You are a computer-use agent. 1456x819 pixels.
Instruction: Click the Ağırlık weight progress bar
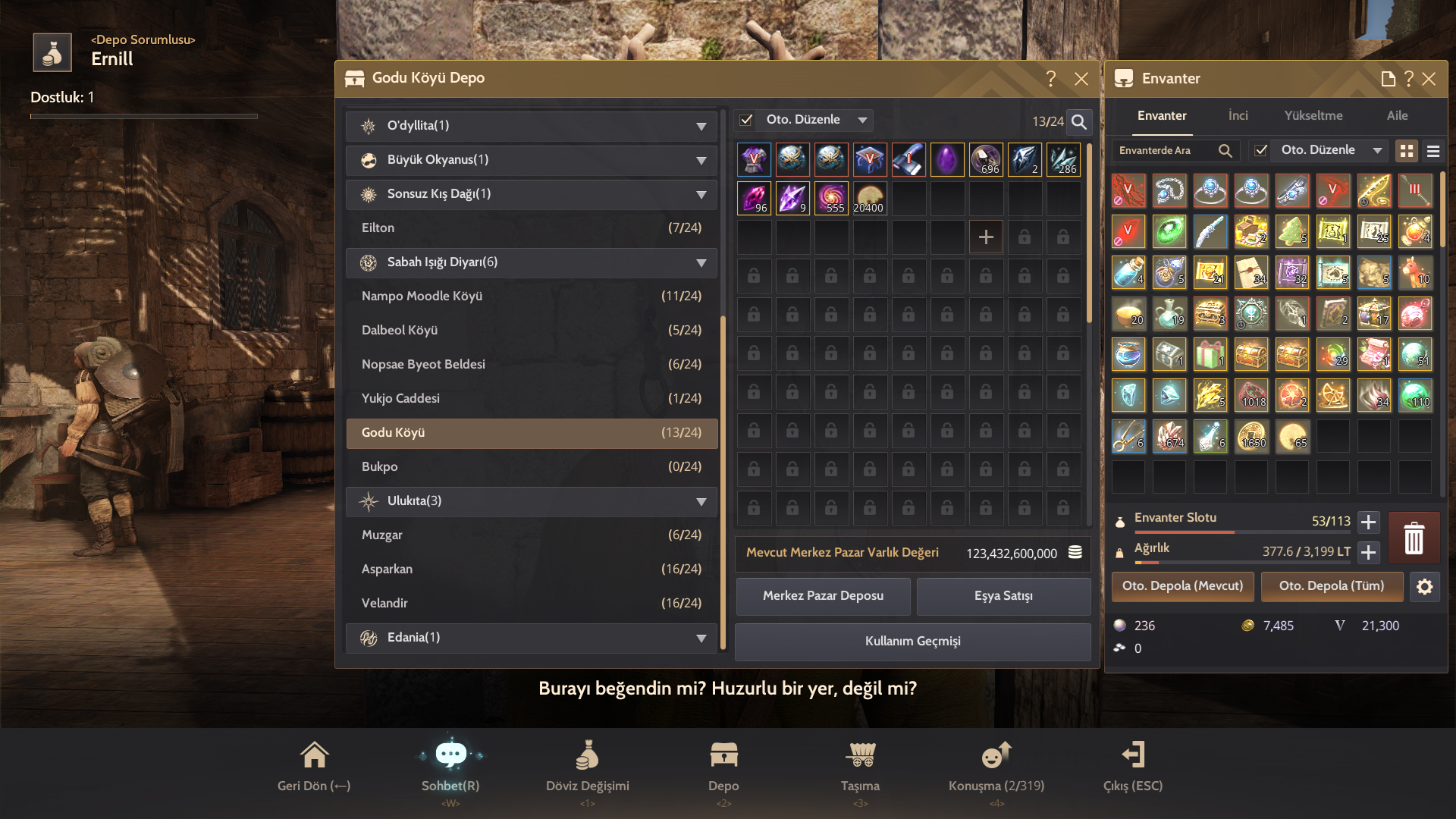pos(1244,563)
